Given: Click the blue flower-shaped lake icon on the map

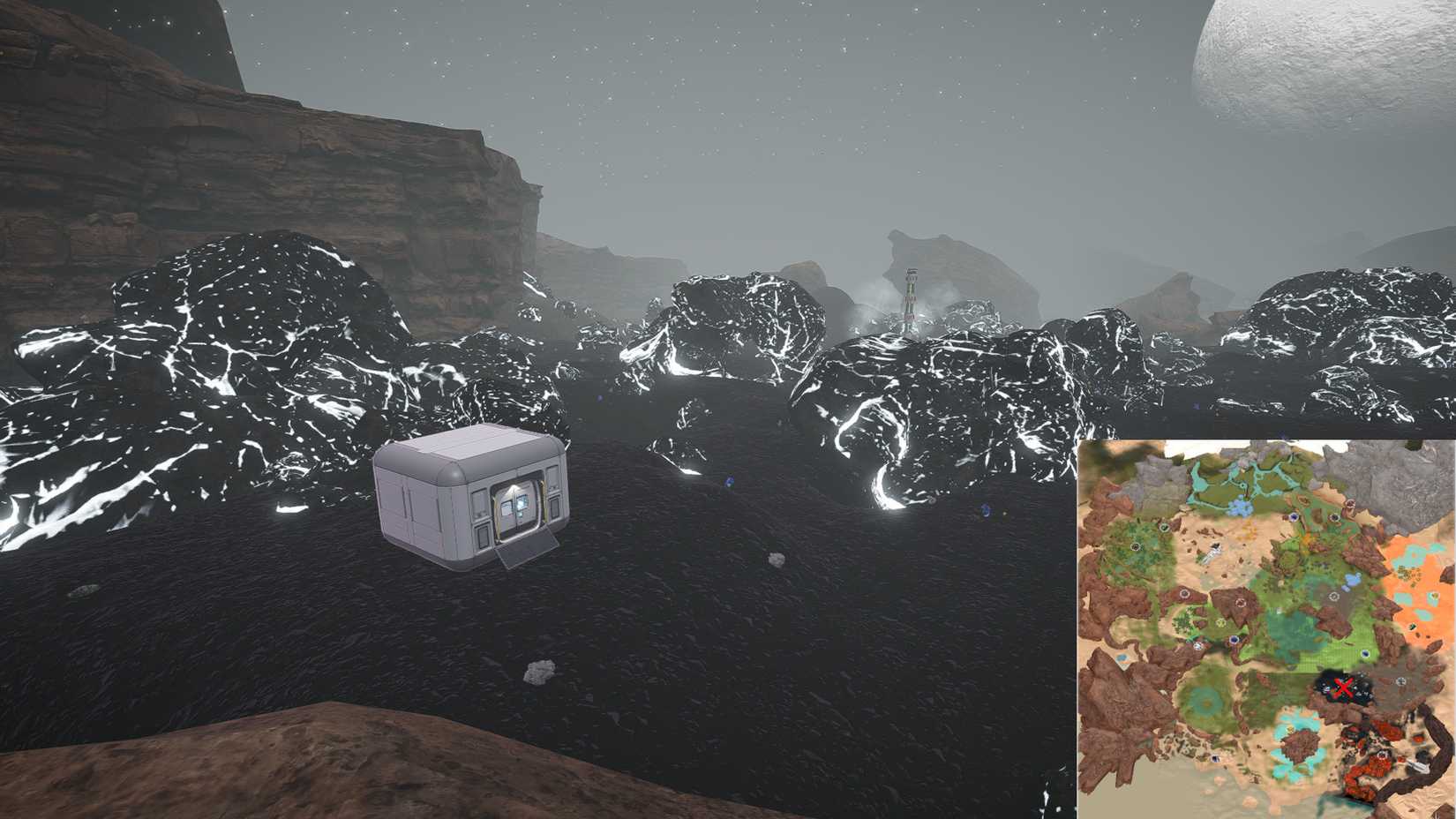Looking at the screenshot, I should coord(1239,507).
